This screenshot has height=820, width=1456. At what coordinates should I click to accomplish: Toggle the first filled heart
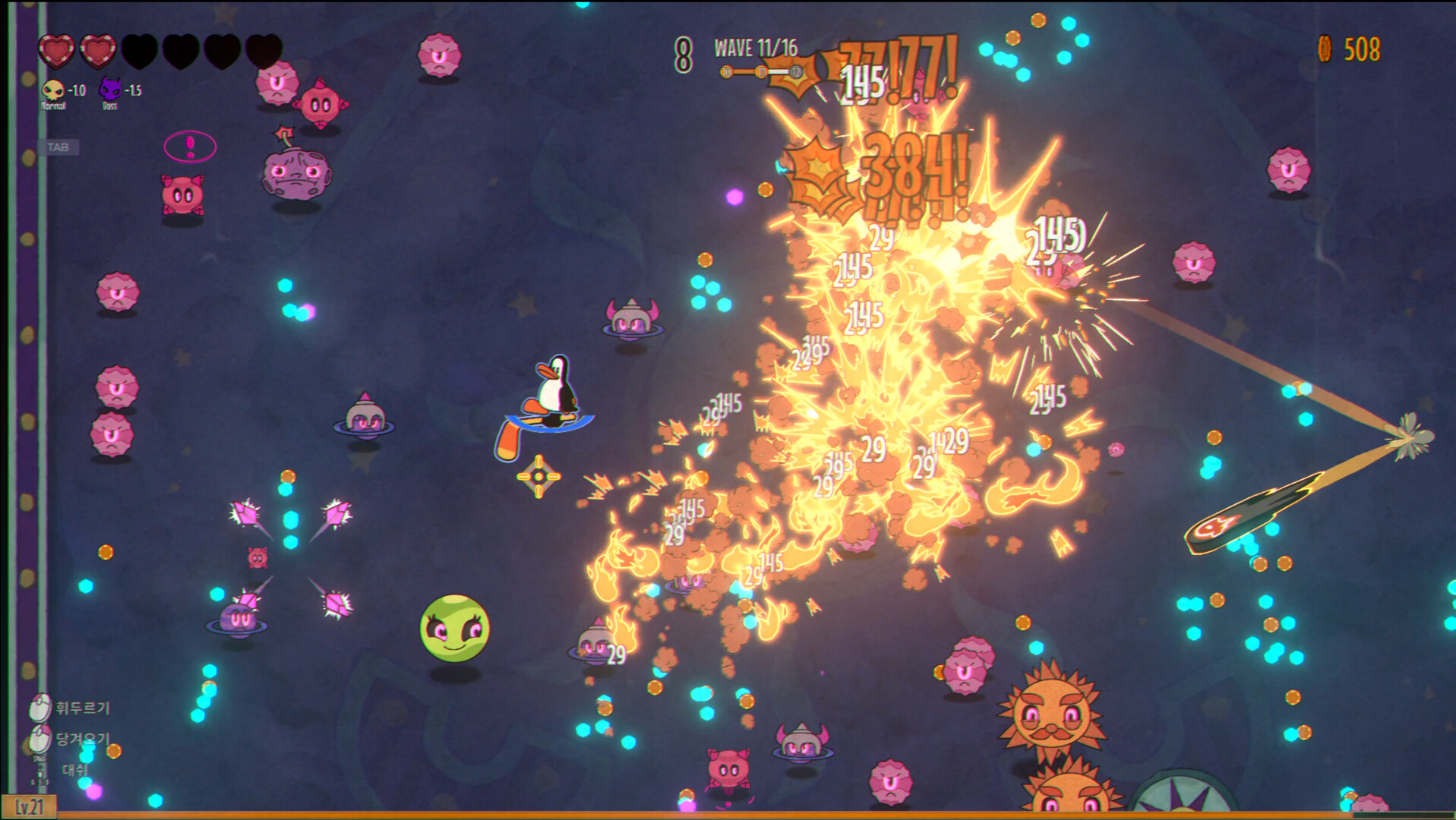58,50
